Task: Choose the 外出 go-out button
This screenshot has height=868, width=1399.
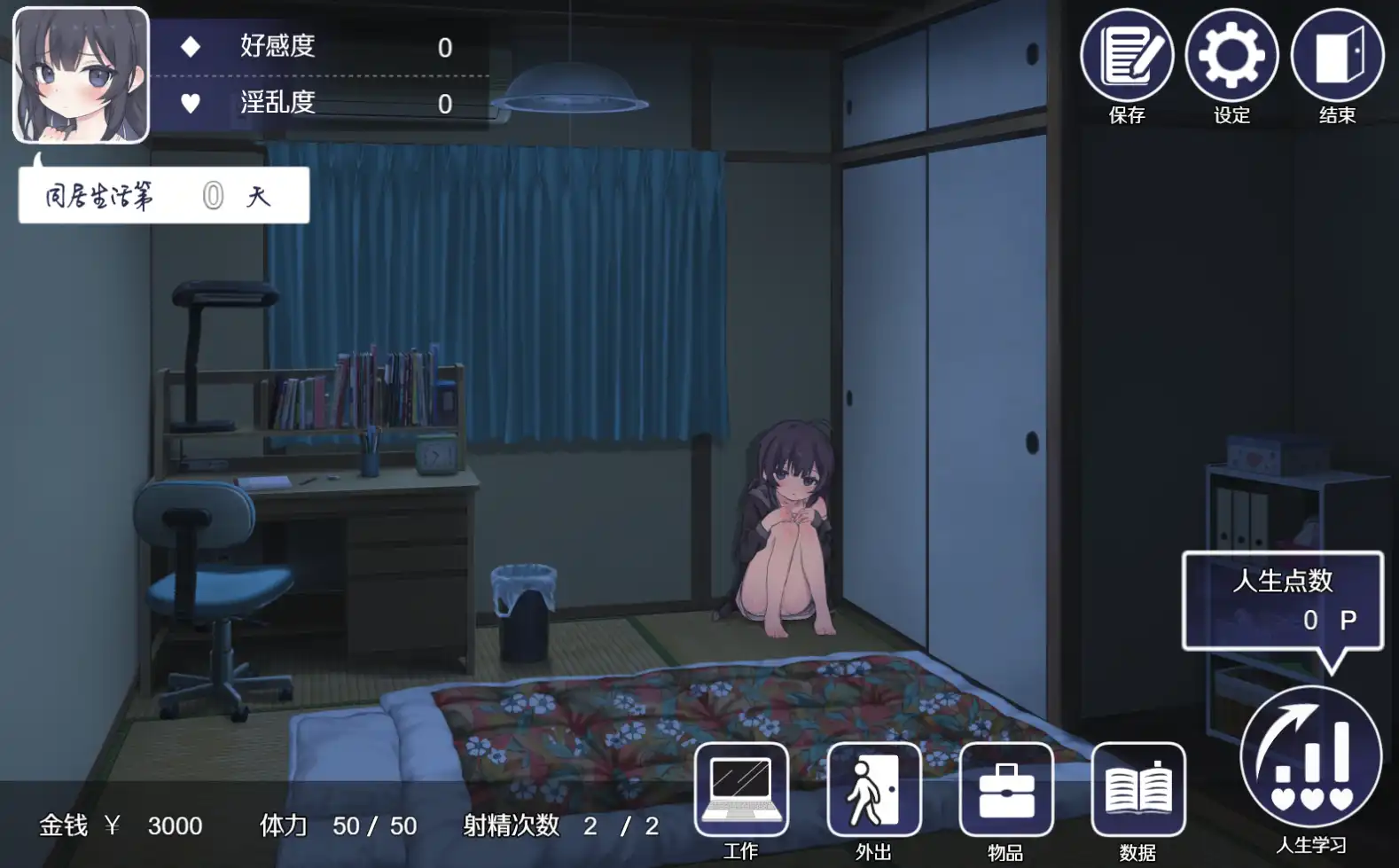Action: click(x=873, y=790)
